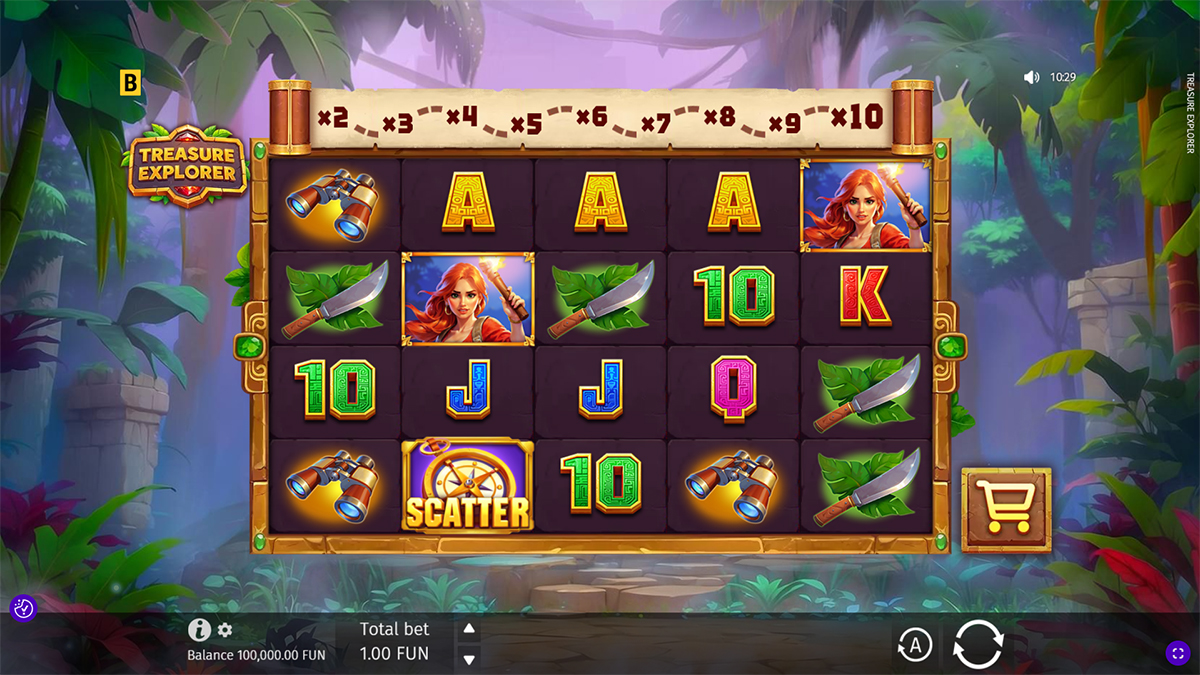The height and width of the screenshot is (675, 1200).
Task: Click the purple clock icon
Action: coord(23,607)
